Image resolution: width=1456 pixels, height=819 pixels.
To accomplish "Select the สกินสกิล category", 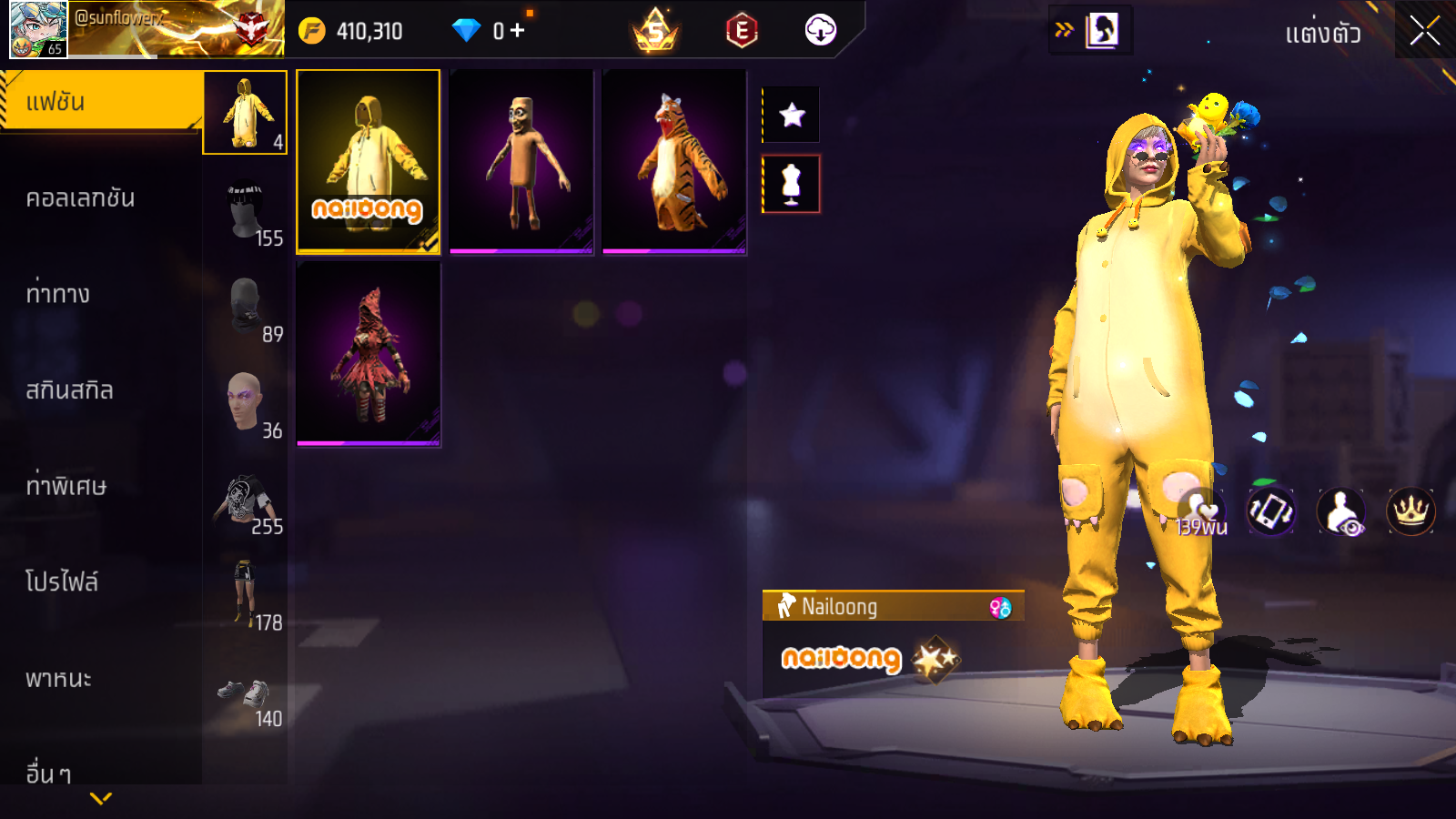I will pos(69,390).
